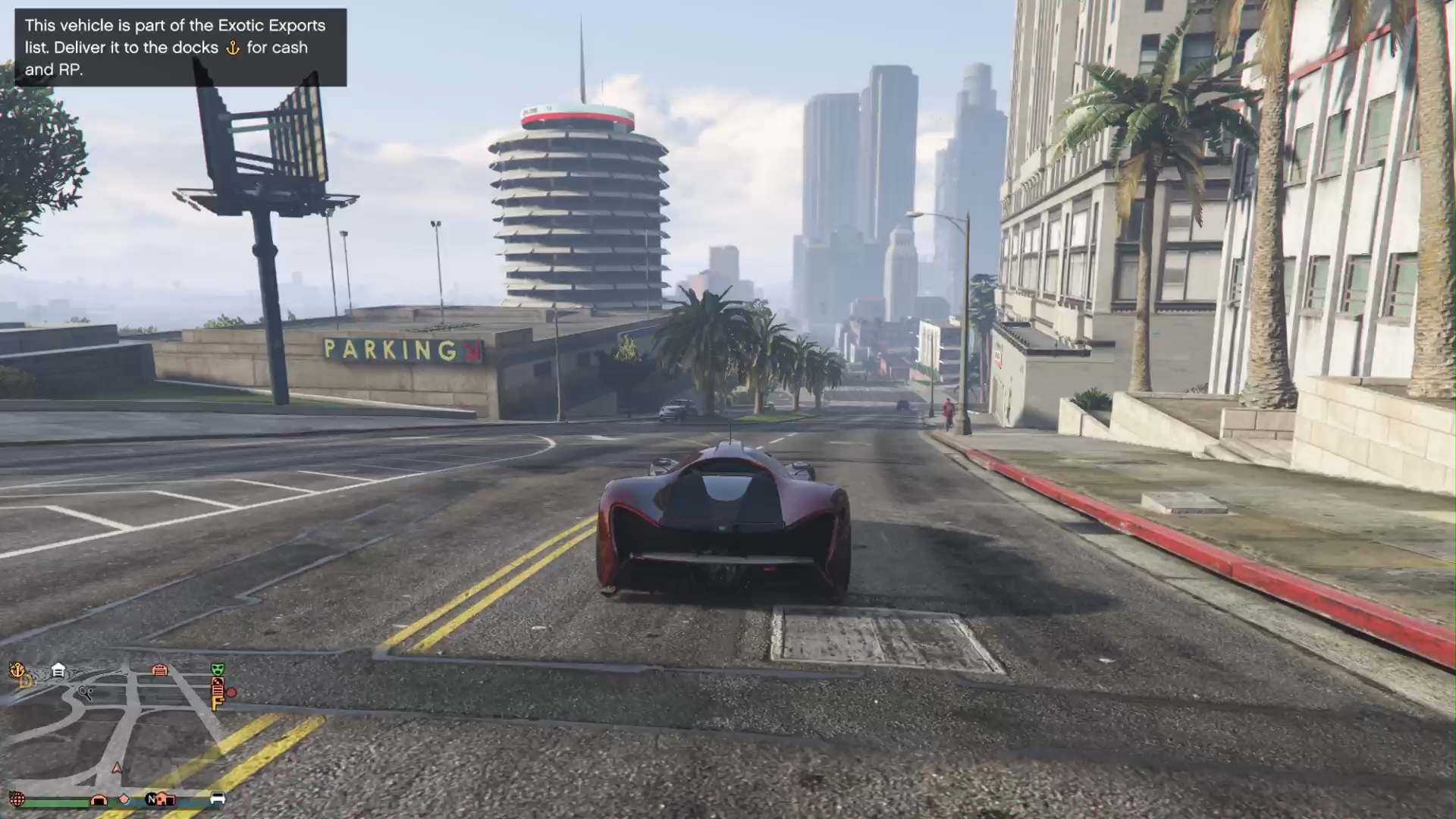Screen dimensions: 1456x819
Task: Click the north N compass indicator
Action: click(152, 799)
